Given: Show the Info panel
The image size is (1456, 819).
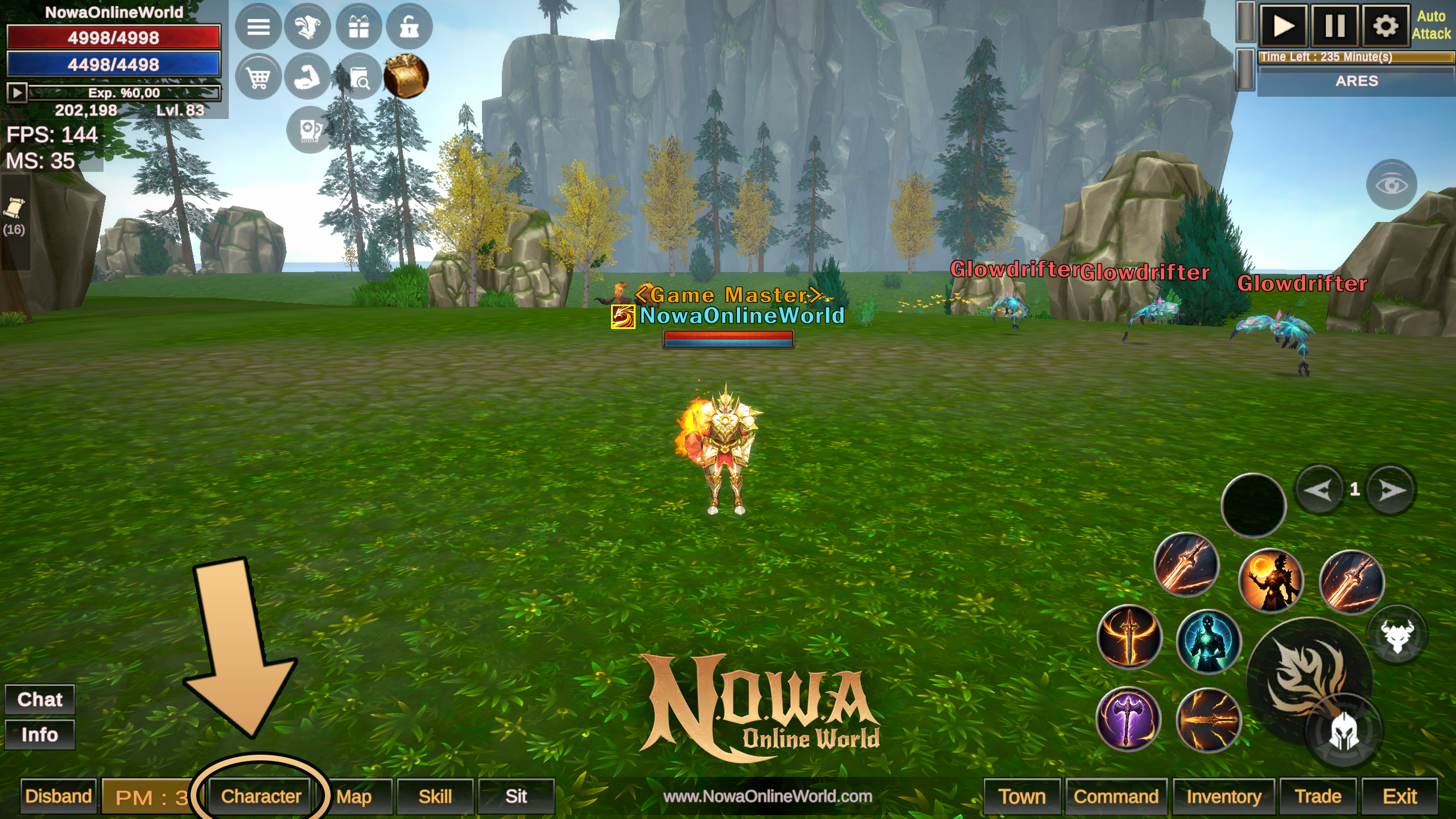Looking at the screenshot, I should [40, 734].
